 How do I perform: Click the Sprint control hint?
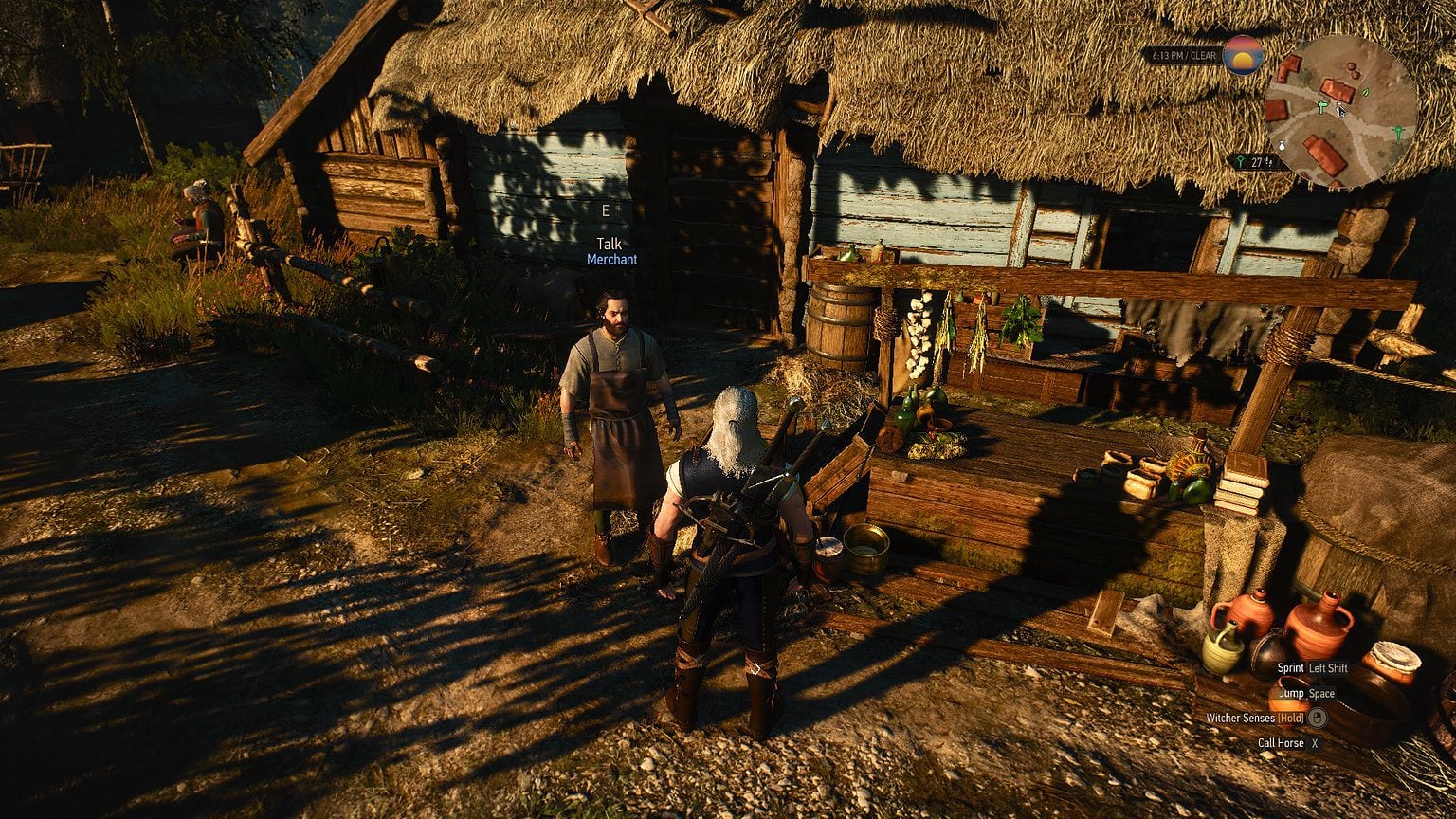[x=1291, y=668]
